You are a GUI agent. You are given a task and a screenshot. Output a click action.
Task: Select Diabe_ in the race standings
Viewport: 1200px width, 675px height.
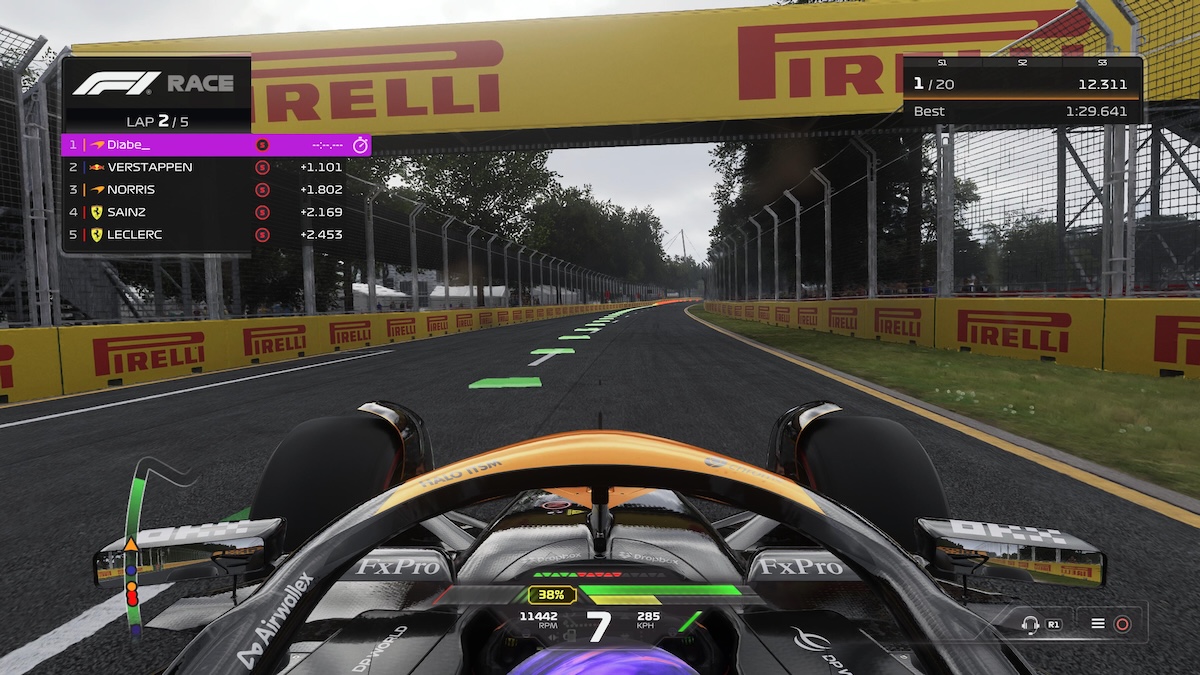coord(128,145)
